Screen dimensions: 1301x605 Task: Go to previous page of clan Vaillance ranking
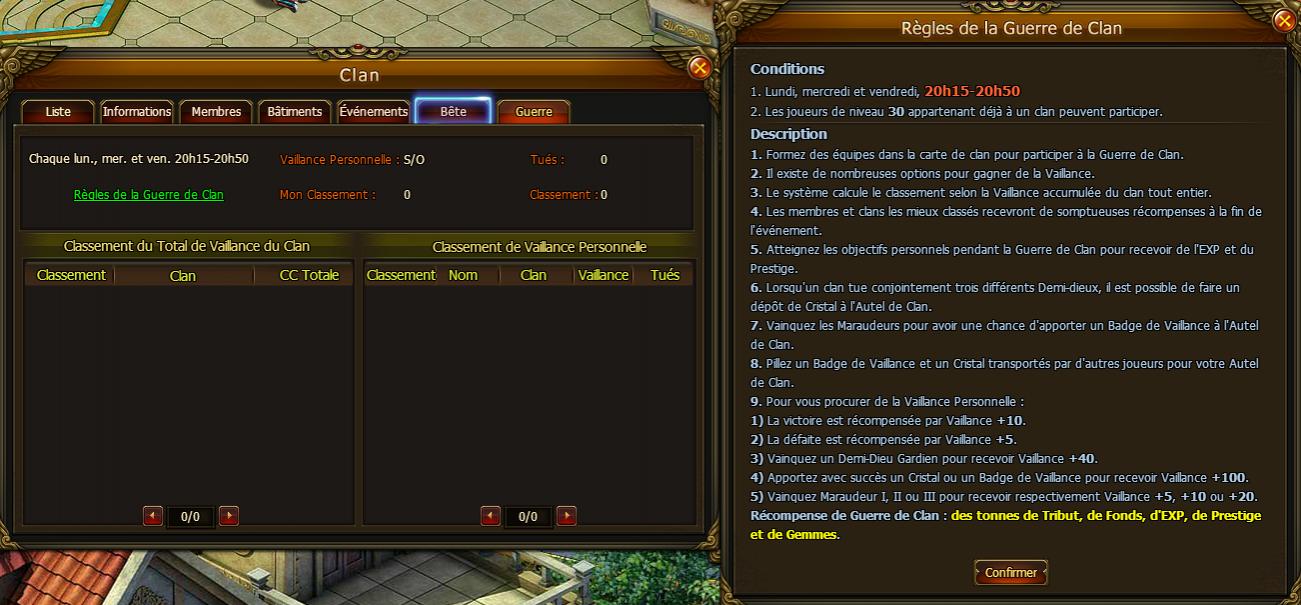point(153,516)
